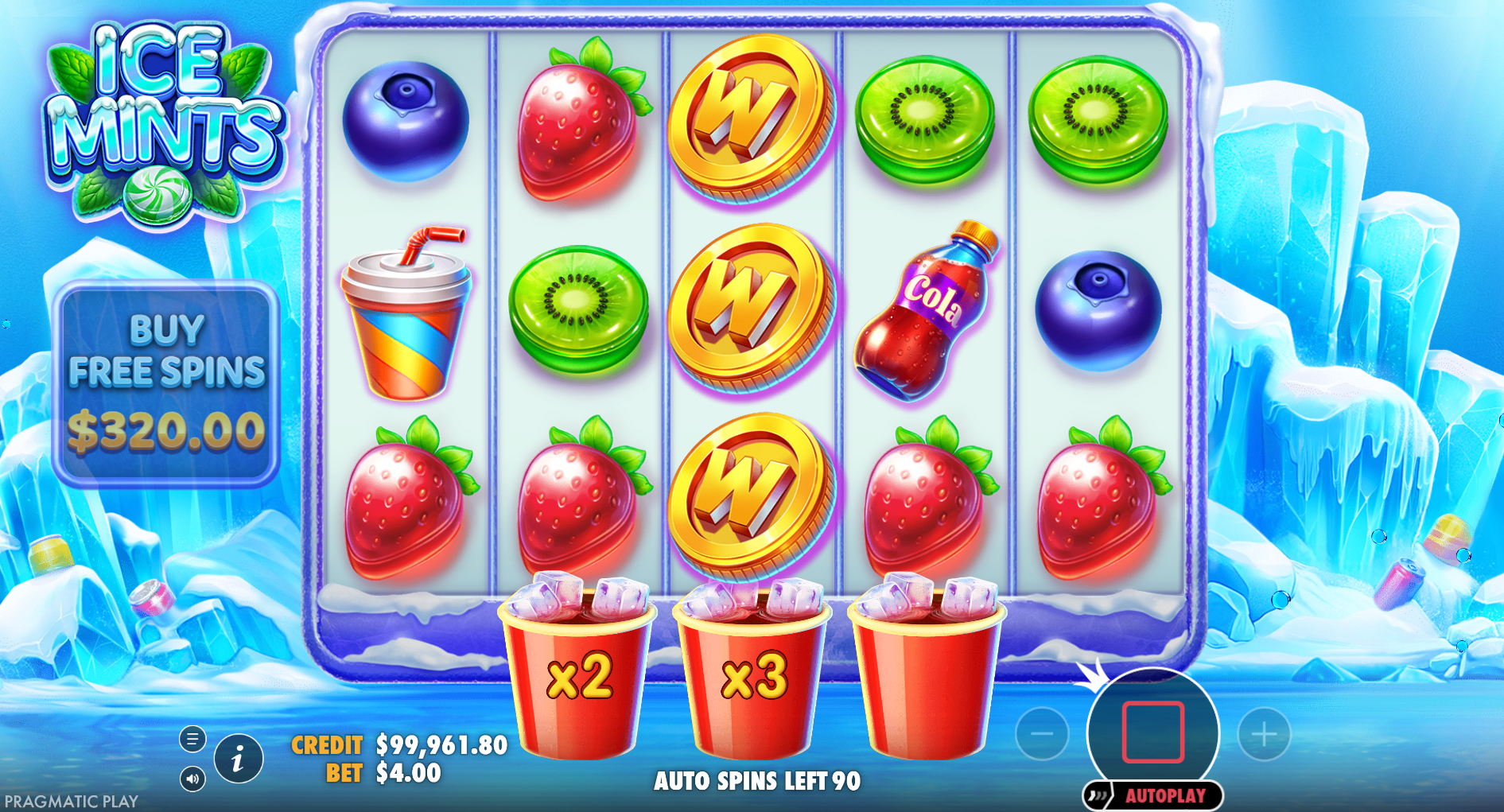Decrease the bet with the minus button
Viewport: 1504px width, 812px height.
[x=1042, y=734]
